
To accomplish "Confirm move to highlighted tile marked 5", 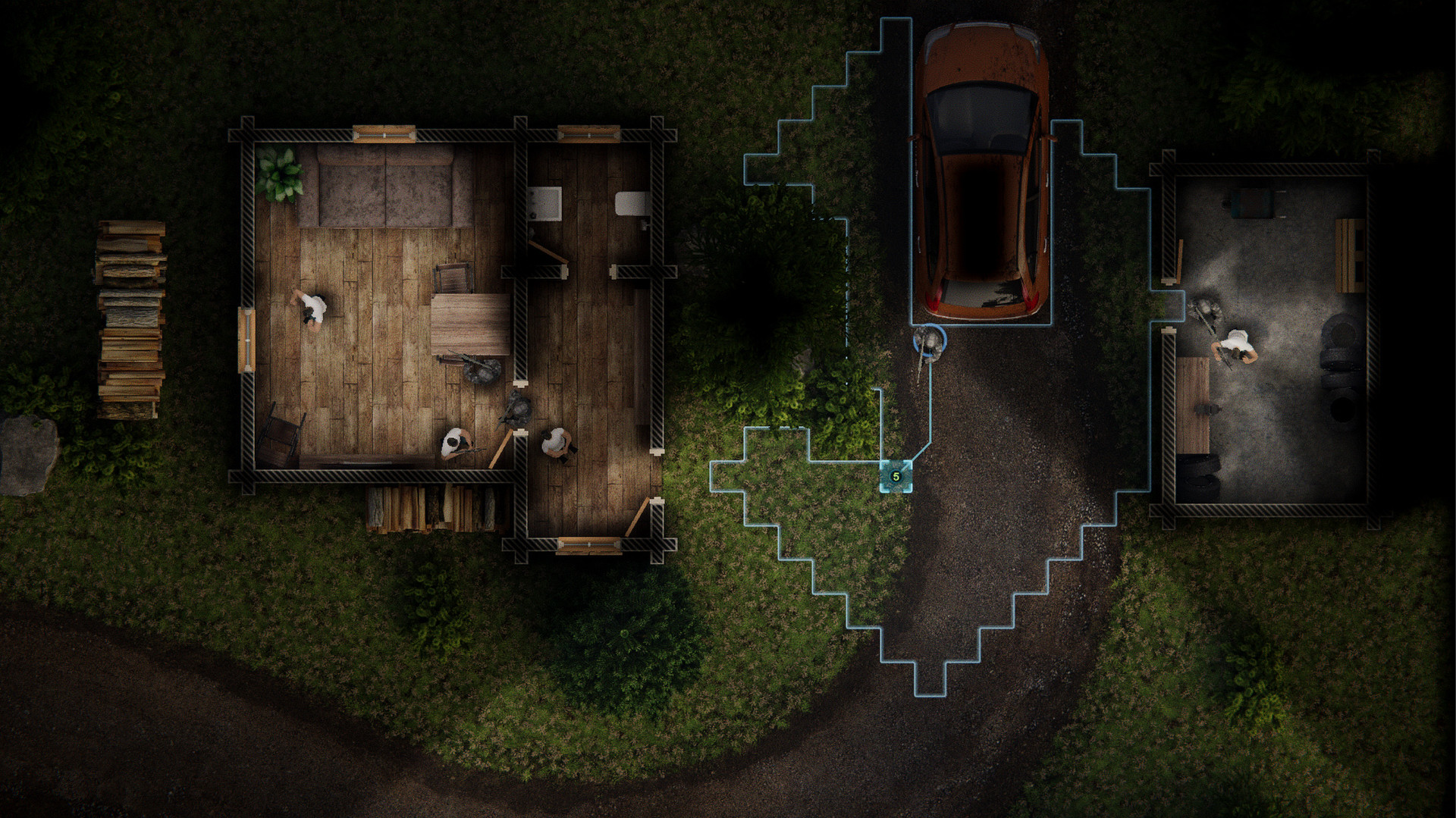I will pos(896,477).
